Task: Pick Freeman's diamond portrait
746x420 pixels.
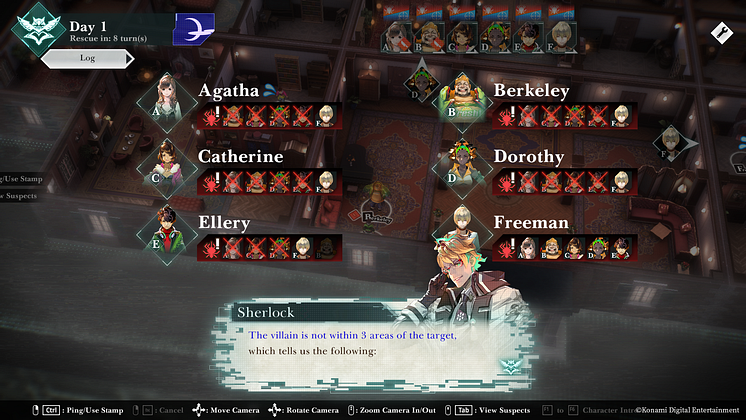Action: [461, 230]
